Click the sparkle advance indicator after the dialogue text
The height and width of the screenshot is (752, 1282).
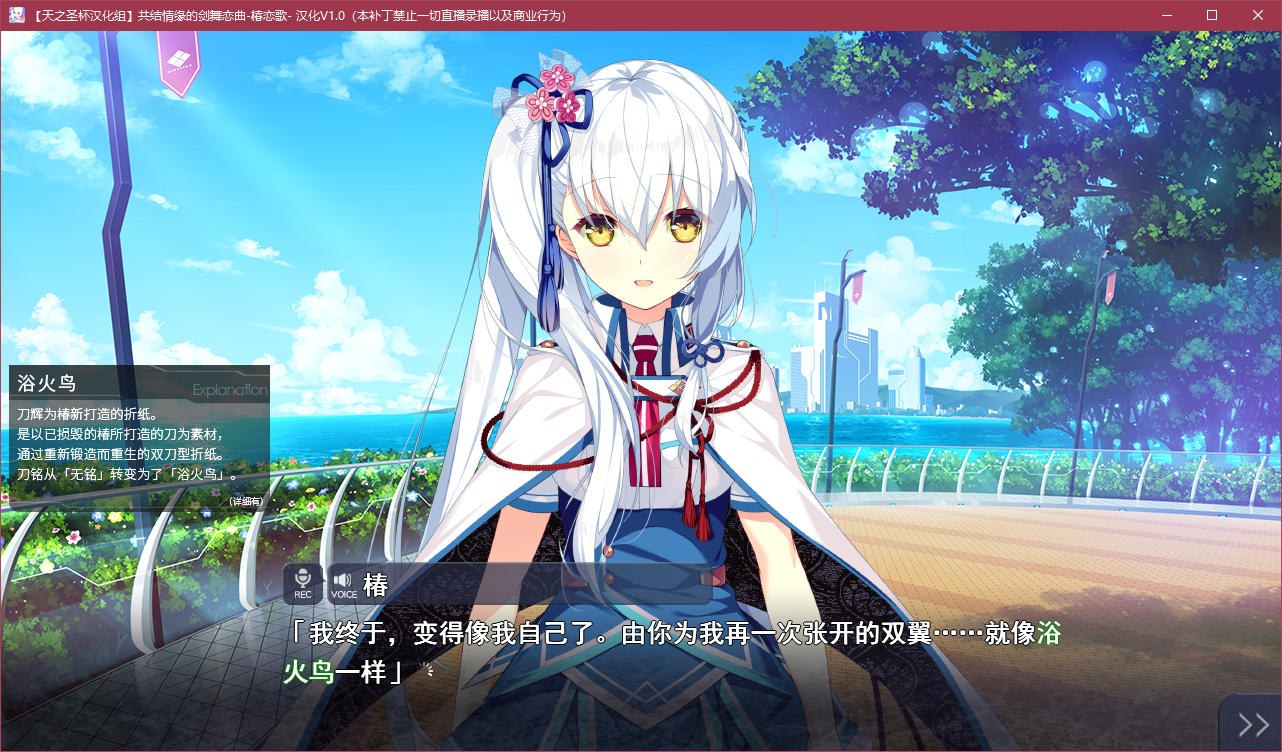[x=430, y=671]
